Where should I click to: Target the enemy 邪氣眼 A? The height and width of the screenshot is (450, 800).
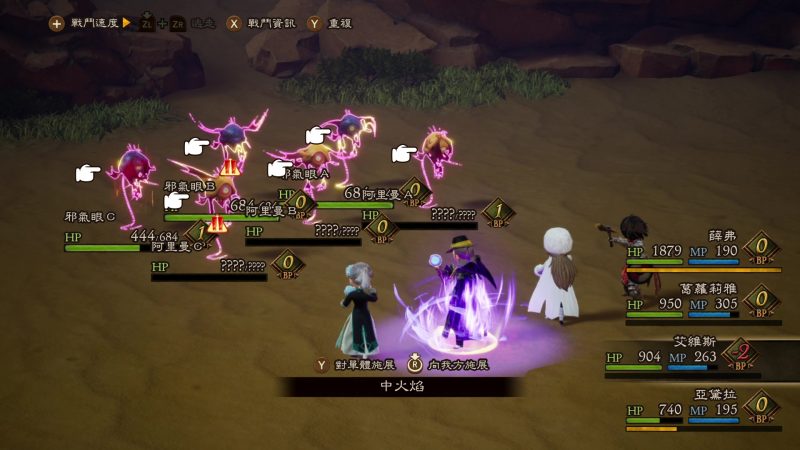(x=350, y=130)
